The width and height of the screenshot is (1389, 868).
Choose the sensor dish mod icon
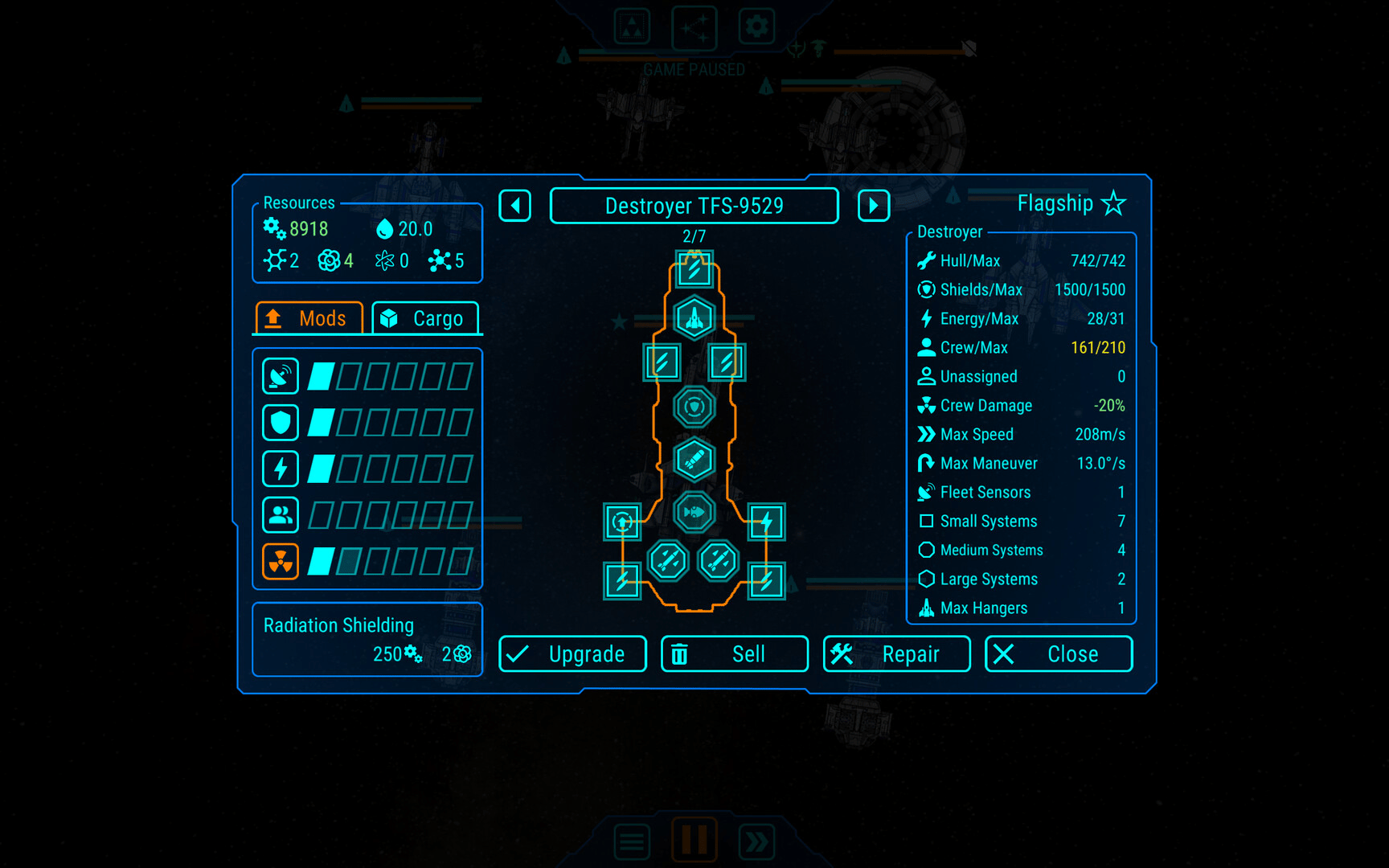281,376
